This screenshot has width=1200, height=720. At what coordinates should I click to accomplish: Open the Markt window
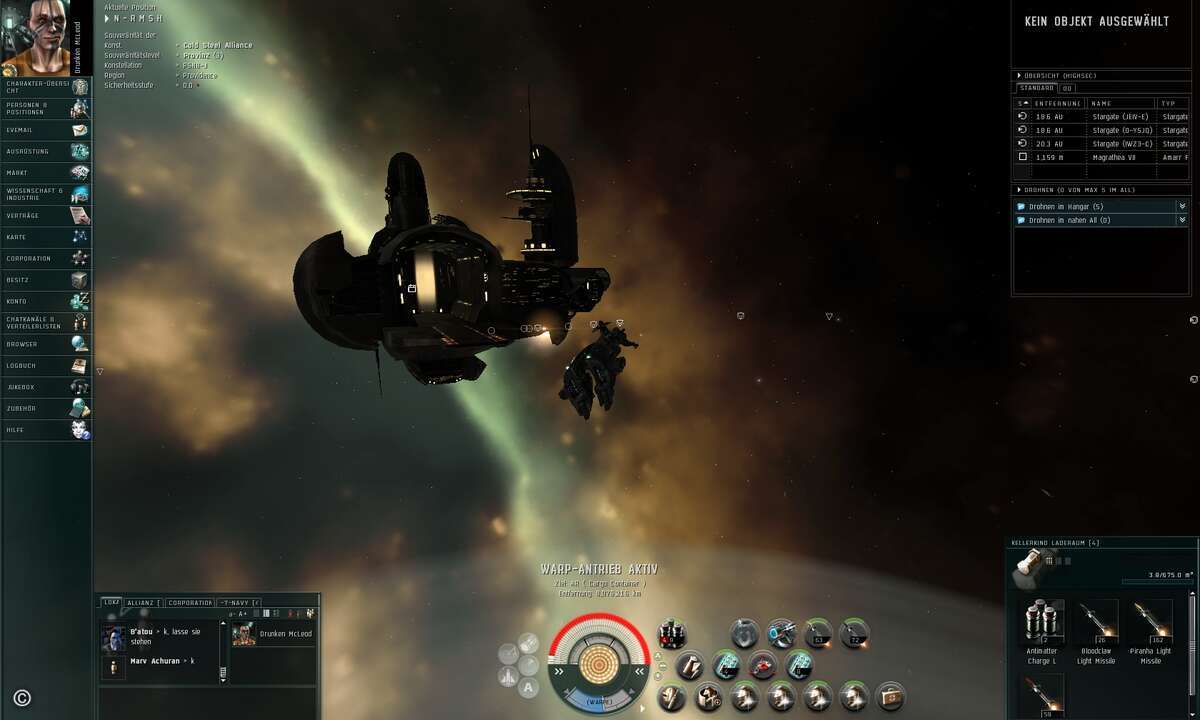click(45, 173)
